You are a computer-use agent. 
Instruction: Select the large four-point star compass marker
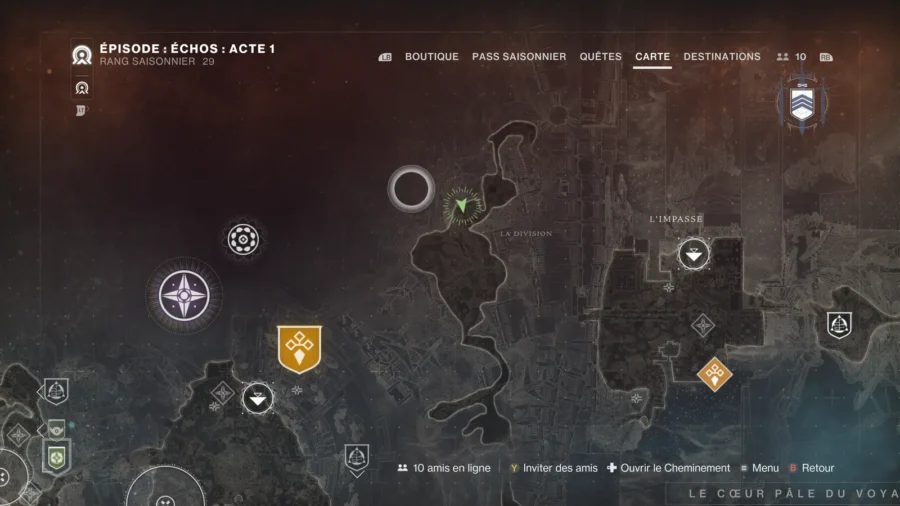point(184,296)
